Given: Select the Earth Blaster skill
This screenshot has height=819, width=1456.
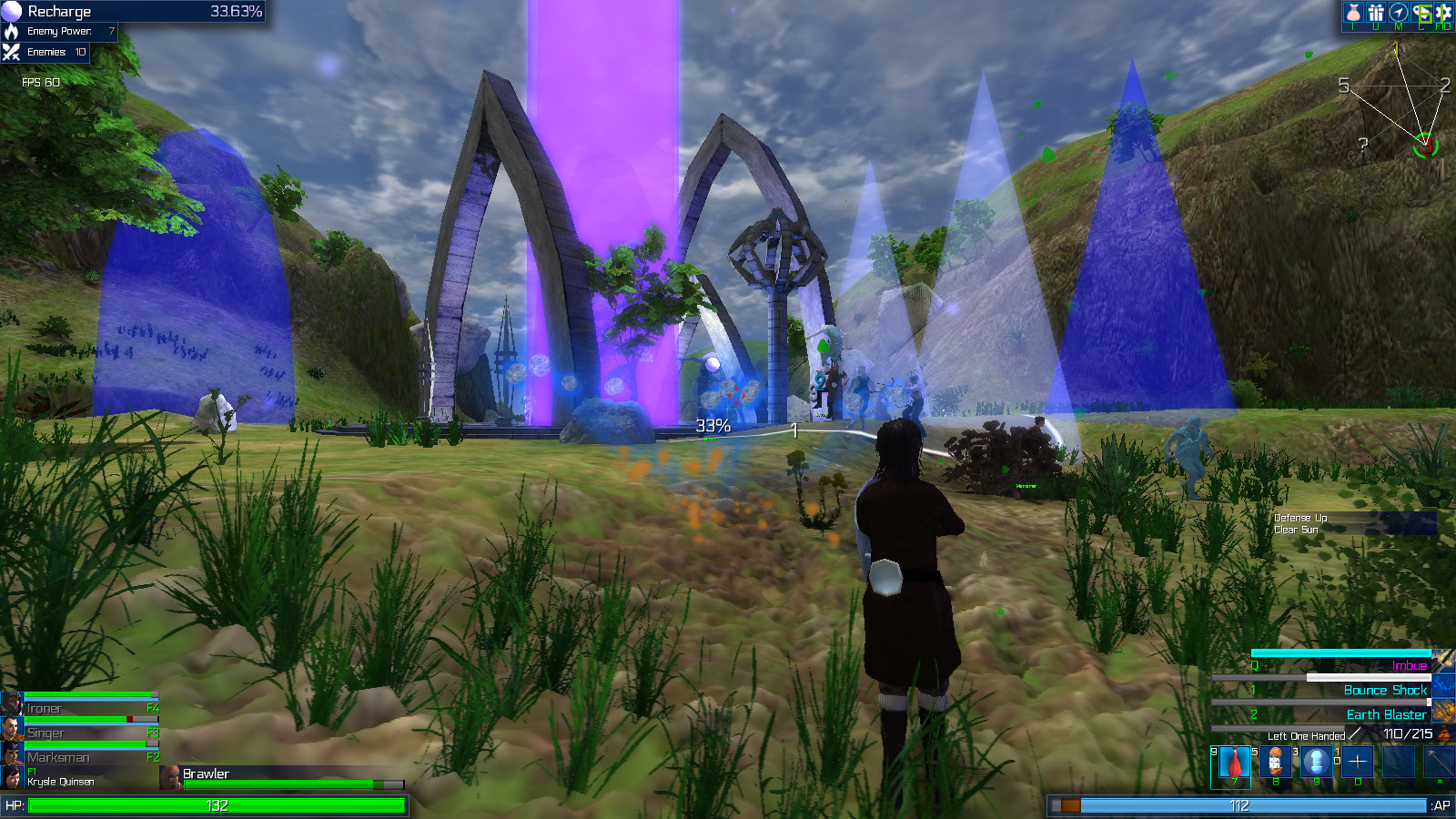Looking at the screenshot, I should (1385, 715).
